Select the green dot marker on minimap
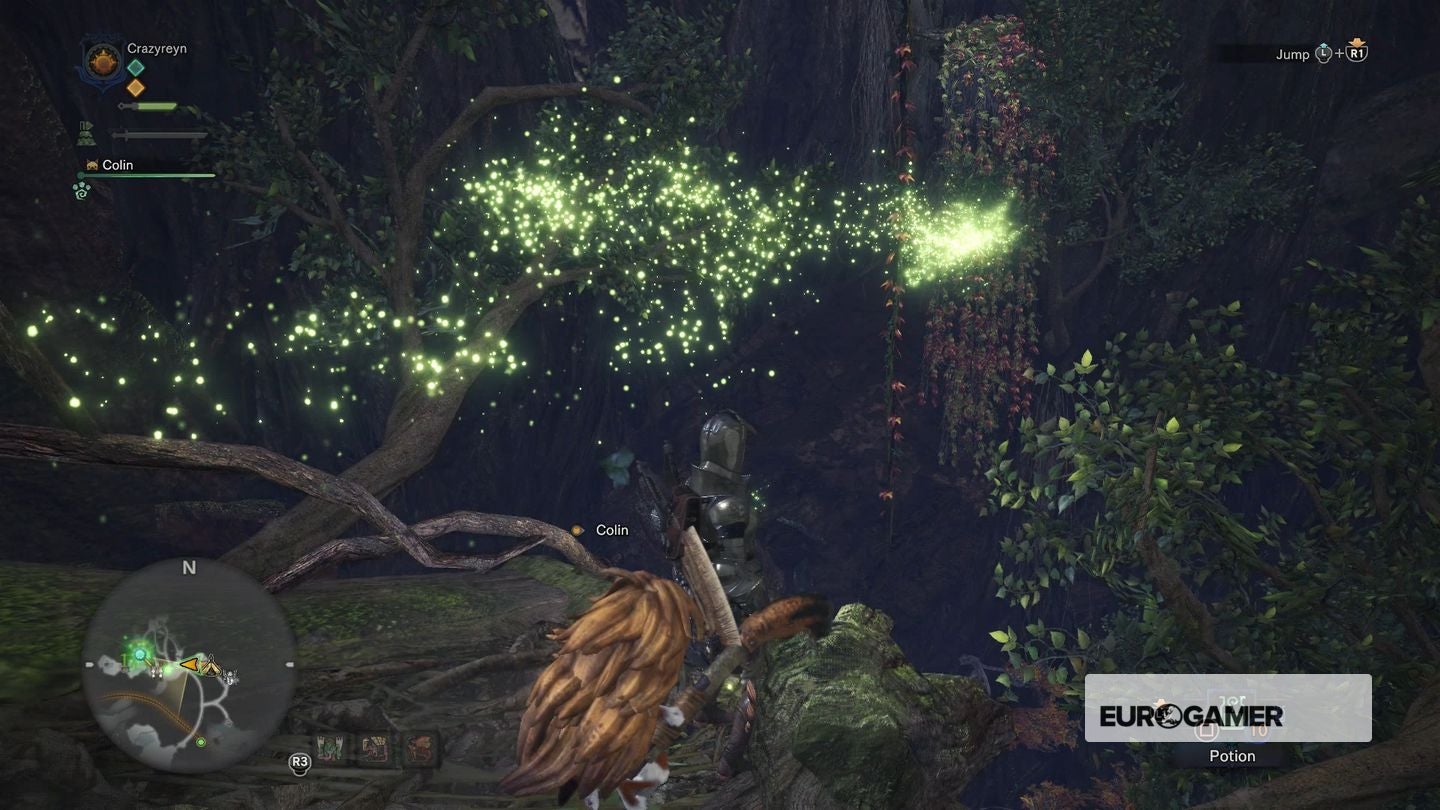The image size is (1440, 810). pyautogui.click(x=201, y=742)
